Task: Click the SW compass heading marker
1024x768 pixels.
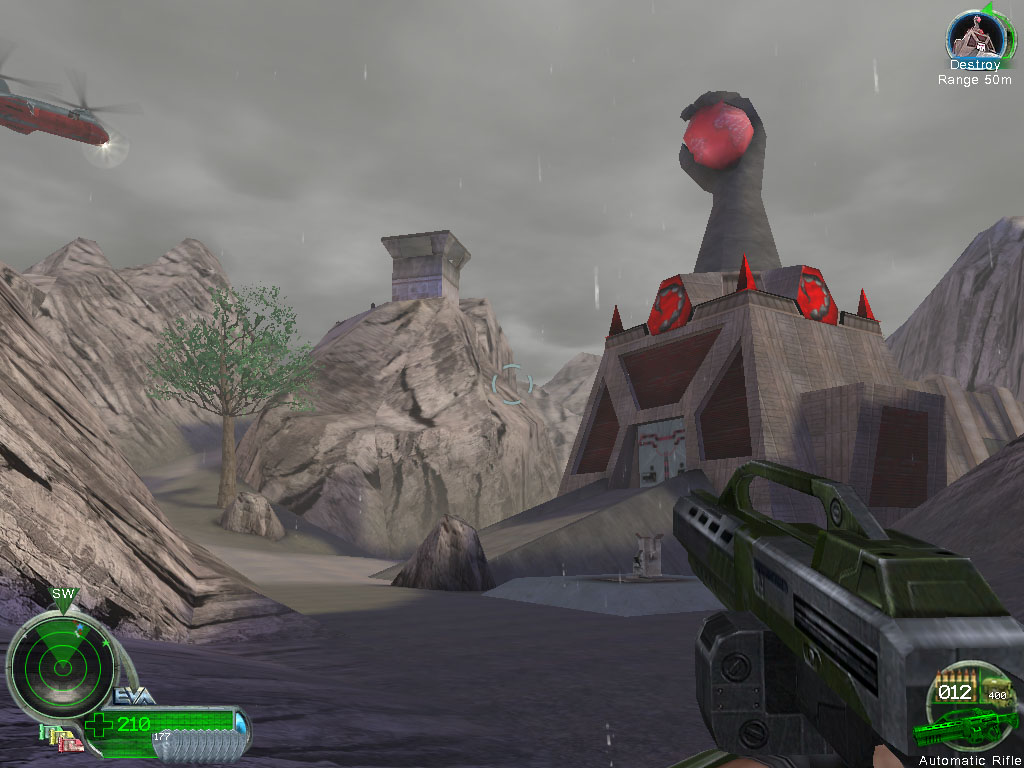Action: [x=62, y=596]
